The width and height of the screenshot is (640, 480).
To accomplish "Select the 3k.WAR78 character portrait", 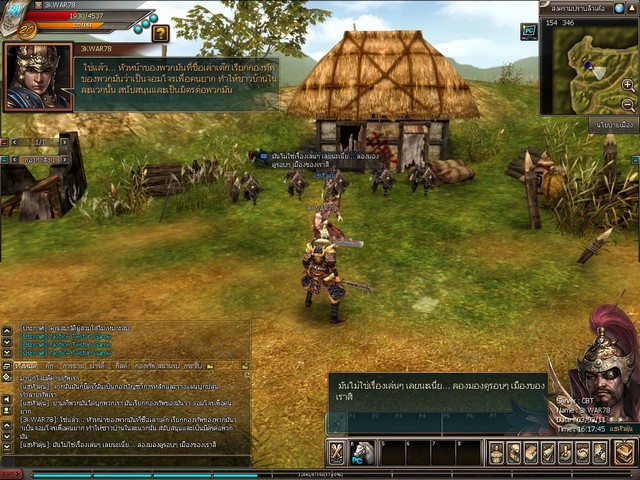I will tap(38, 76).
